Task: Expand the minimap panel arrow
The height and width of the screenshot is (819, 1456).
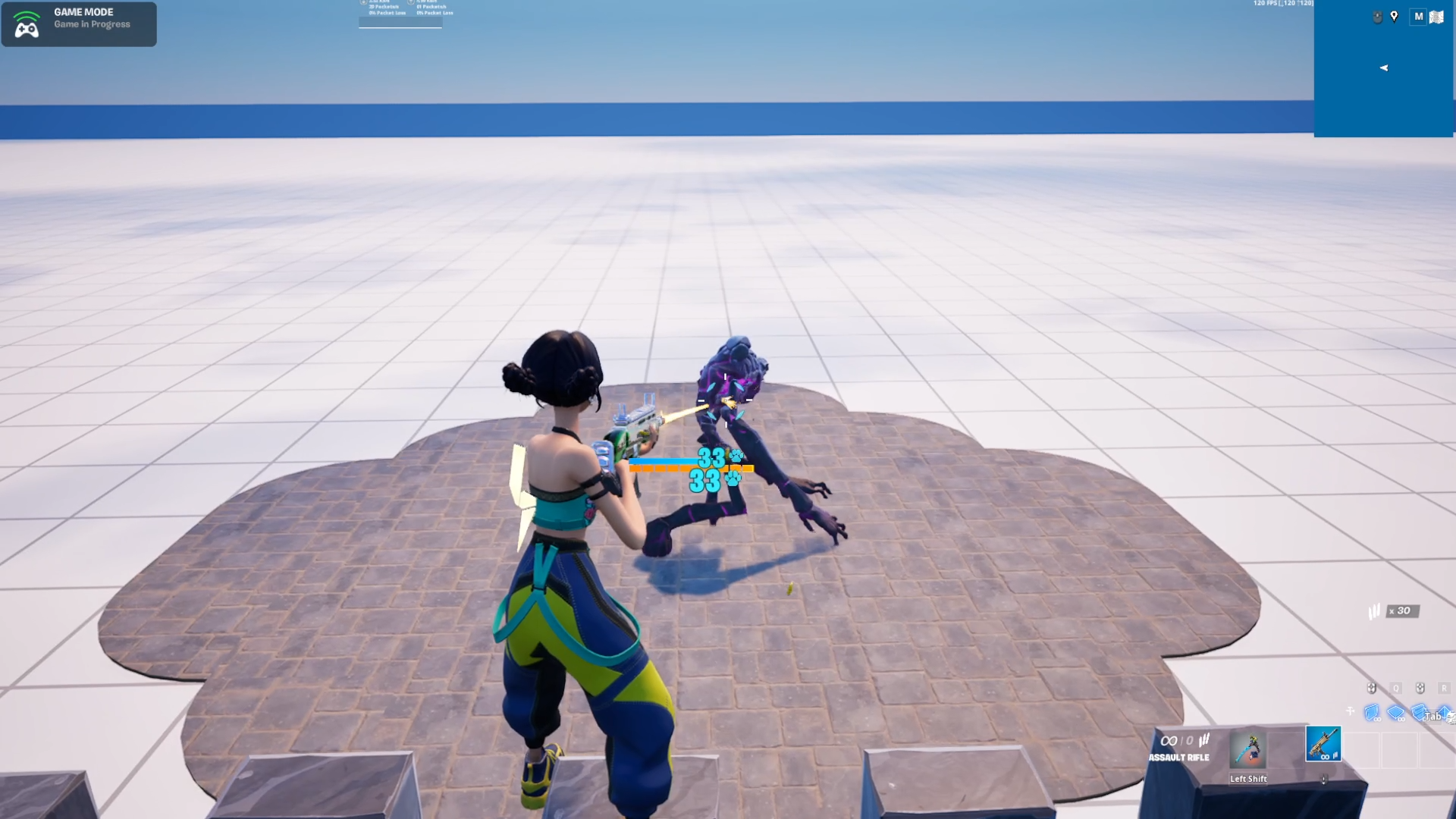Action: pyautogui.click(x=1384, y=67)
